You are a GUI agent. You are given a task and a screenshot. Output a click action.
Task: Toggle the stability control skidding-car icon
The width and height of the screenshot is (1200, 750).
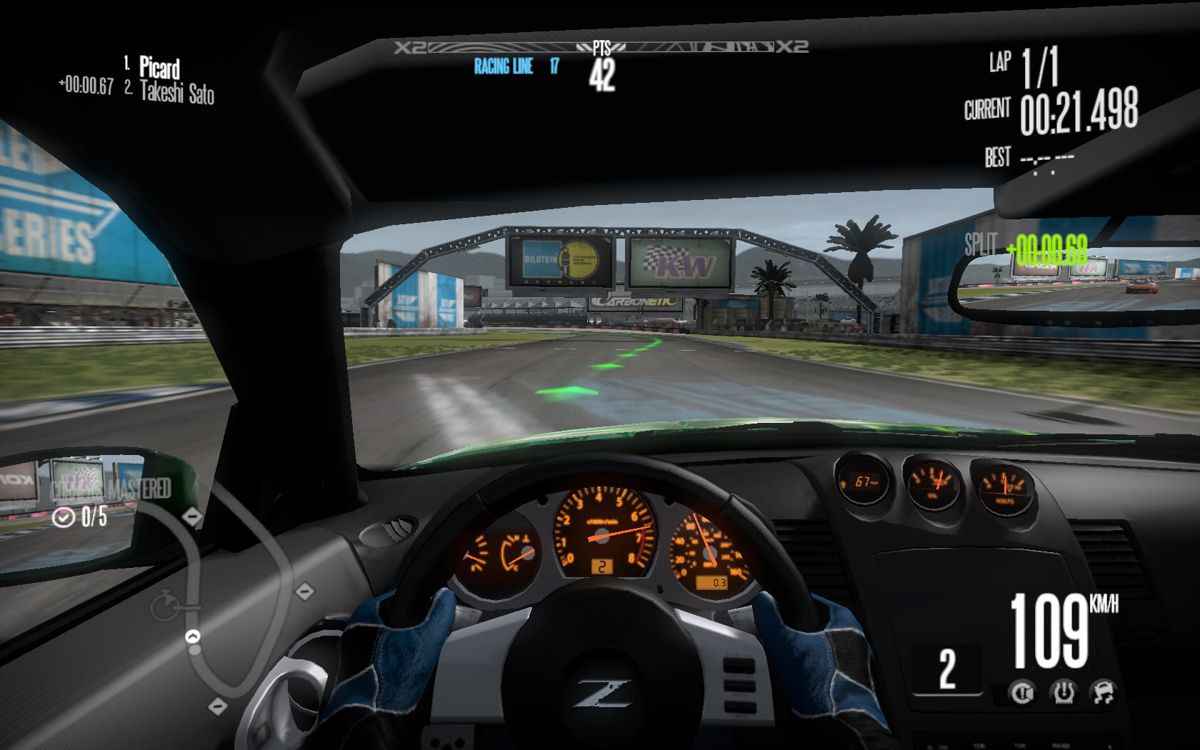[1101, 690]
